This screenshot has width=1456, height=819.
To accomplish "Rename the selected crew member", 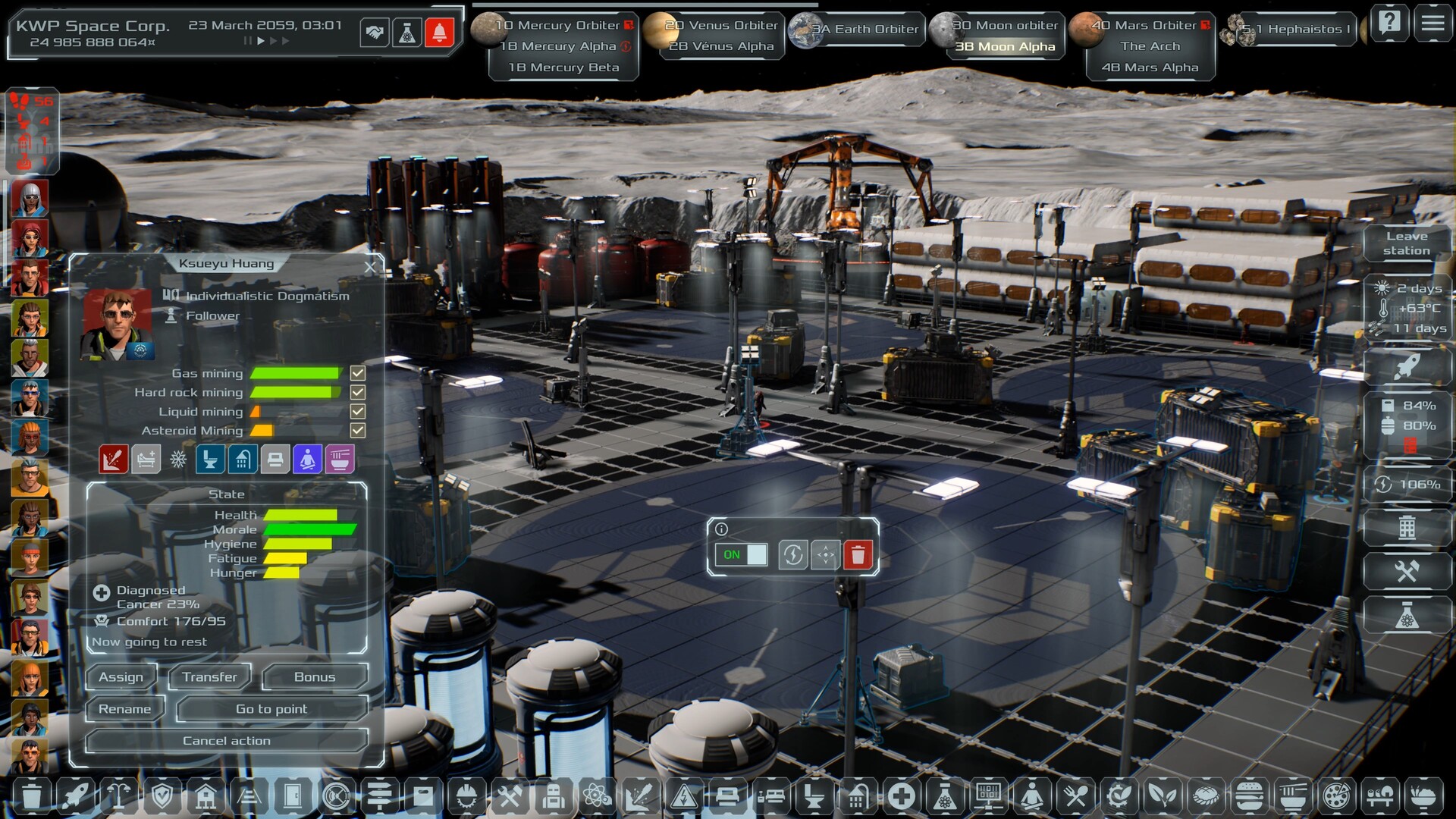I will 125,709.
